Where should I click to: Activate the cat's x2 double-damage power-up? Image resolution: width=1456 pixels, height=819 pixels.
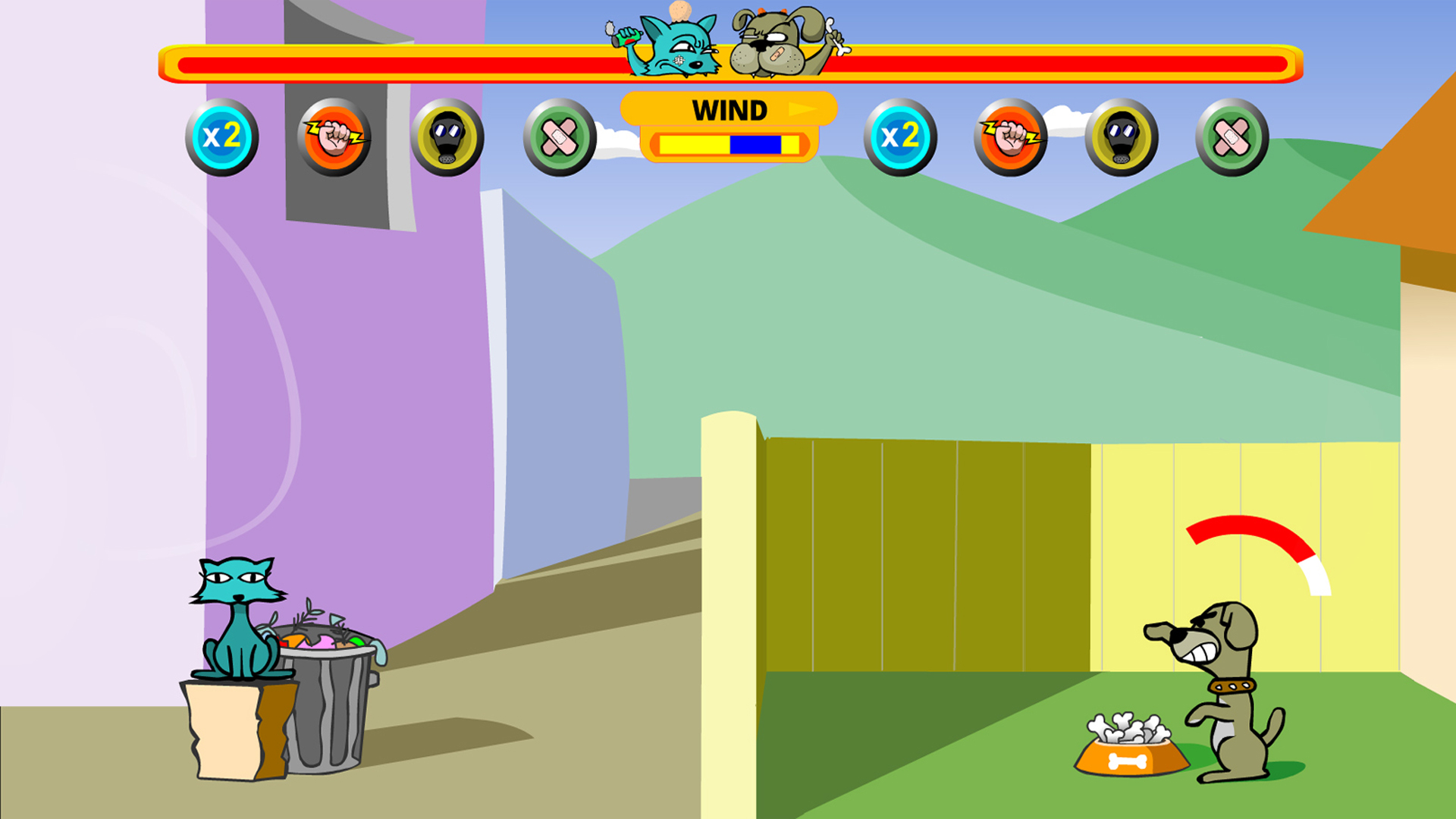tap(222, 137)
